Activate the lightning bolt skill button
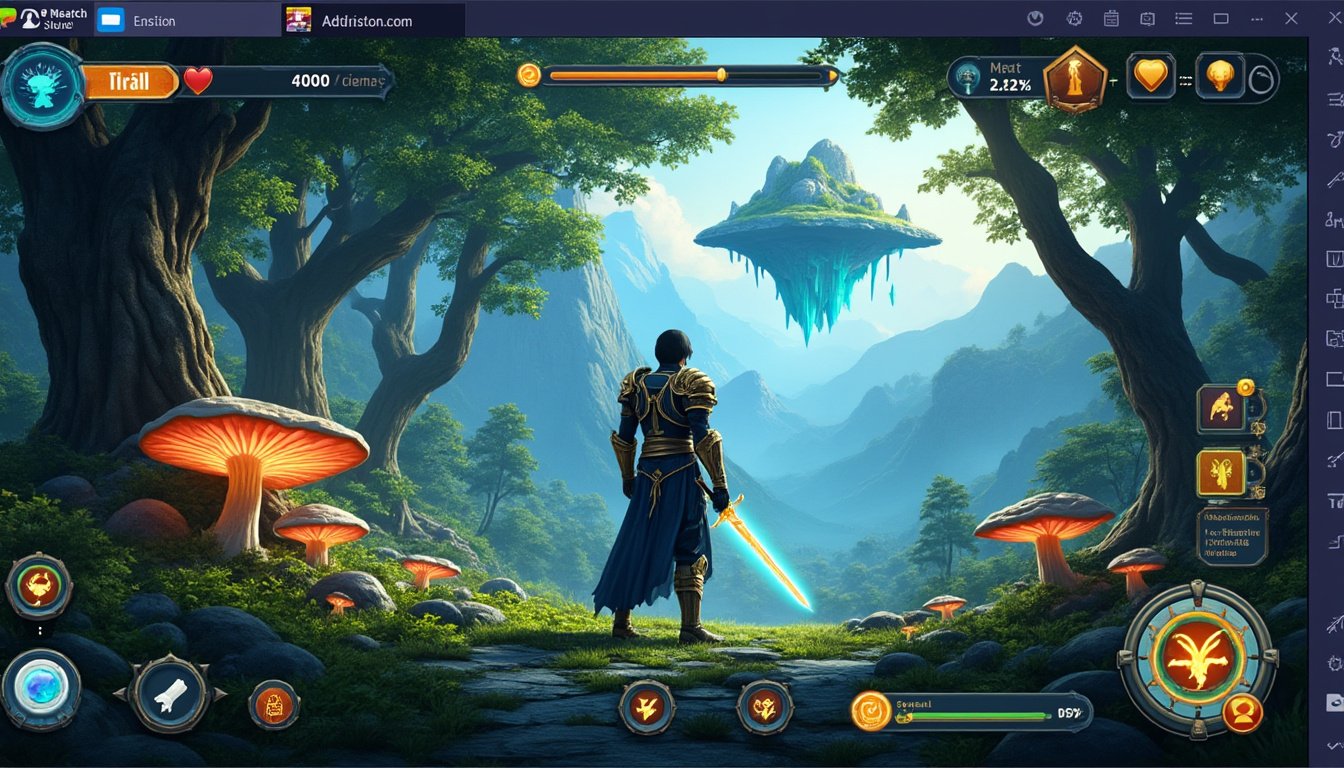The image size is (1344, 768). [x=645, y=706]
